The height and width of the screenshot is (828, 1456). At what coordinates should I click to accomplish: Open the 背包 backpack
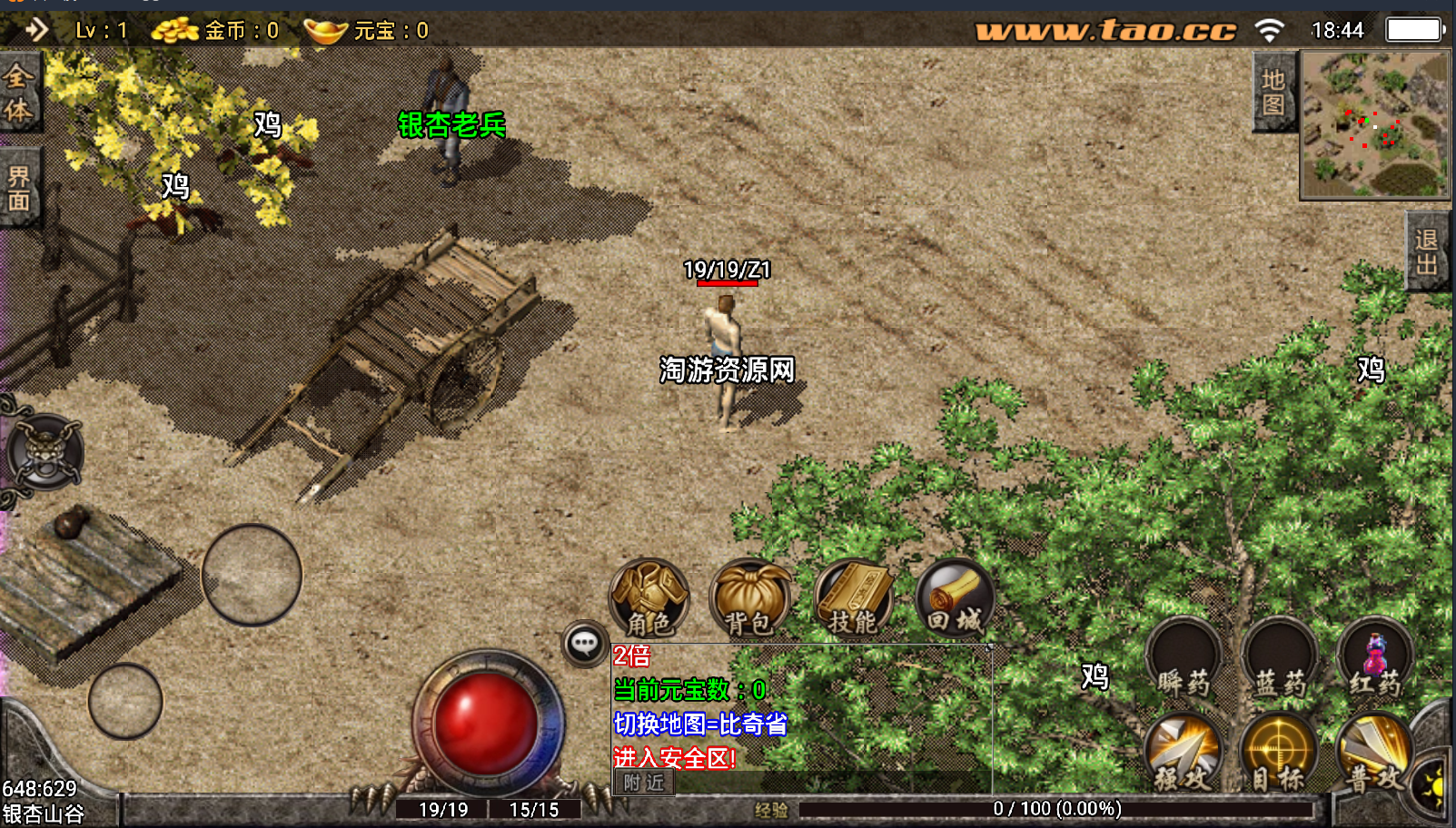[x=750, y=598]
